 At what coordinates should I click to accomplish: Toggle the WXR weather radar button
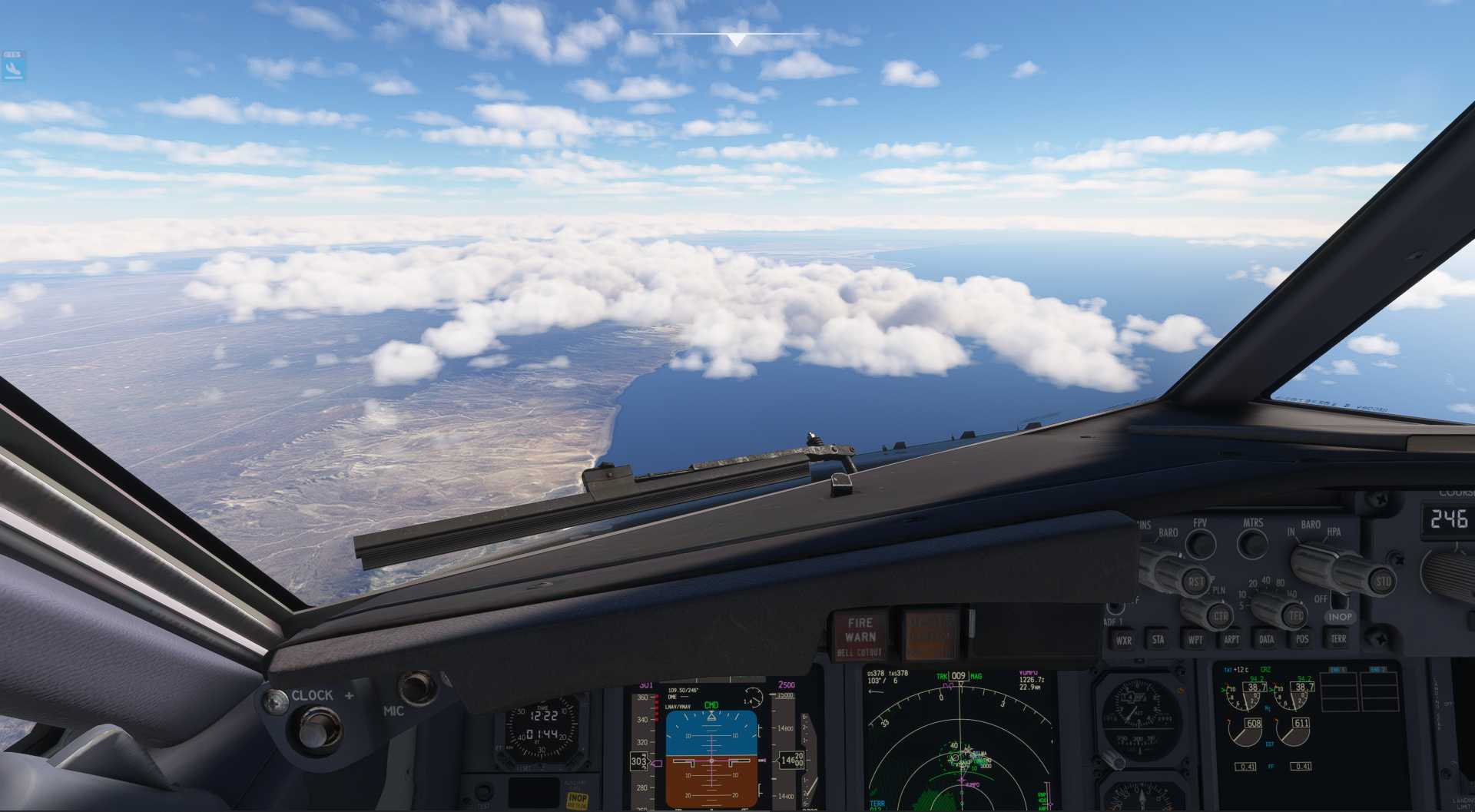(1123, 640)
